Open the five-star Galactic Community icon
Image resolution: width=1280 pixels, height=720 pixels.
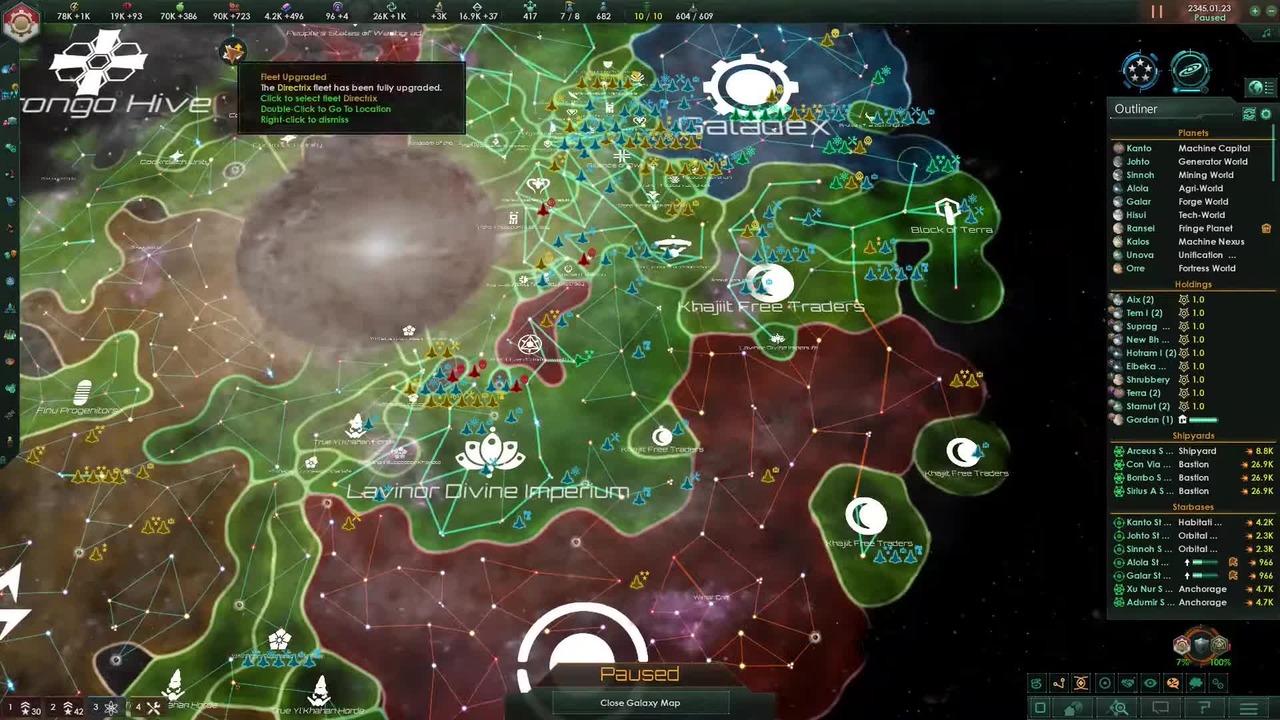1141,70
